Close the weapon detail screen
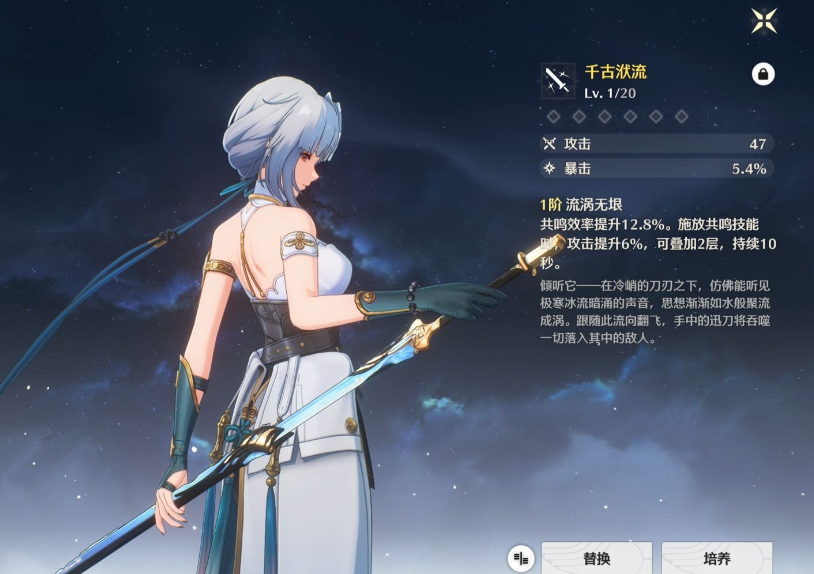The height and width of the screenshot is (574, 814). 764,20
